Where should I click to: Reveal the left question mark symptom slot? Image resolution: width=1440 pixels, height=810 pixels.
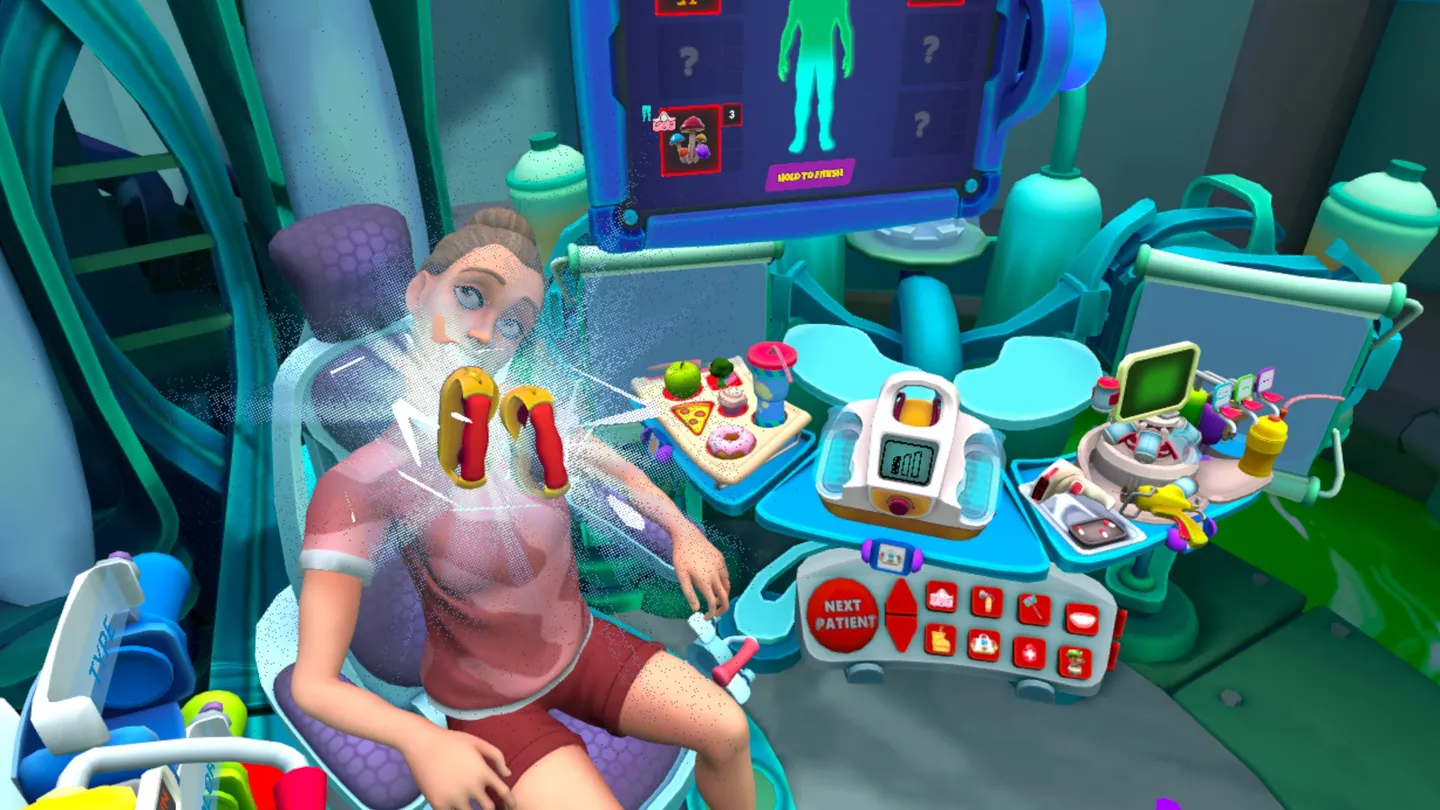pyautogui.click(x=689, y=59)
